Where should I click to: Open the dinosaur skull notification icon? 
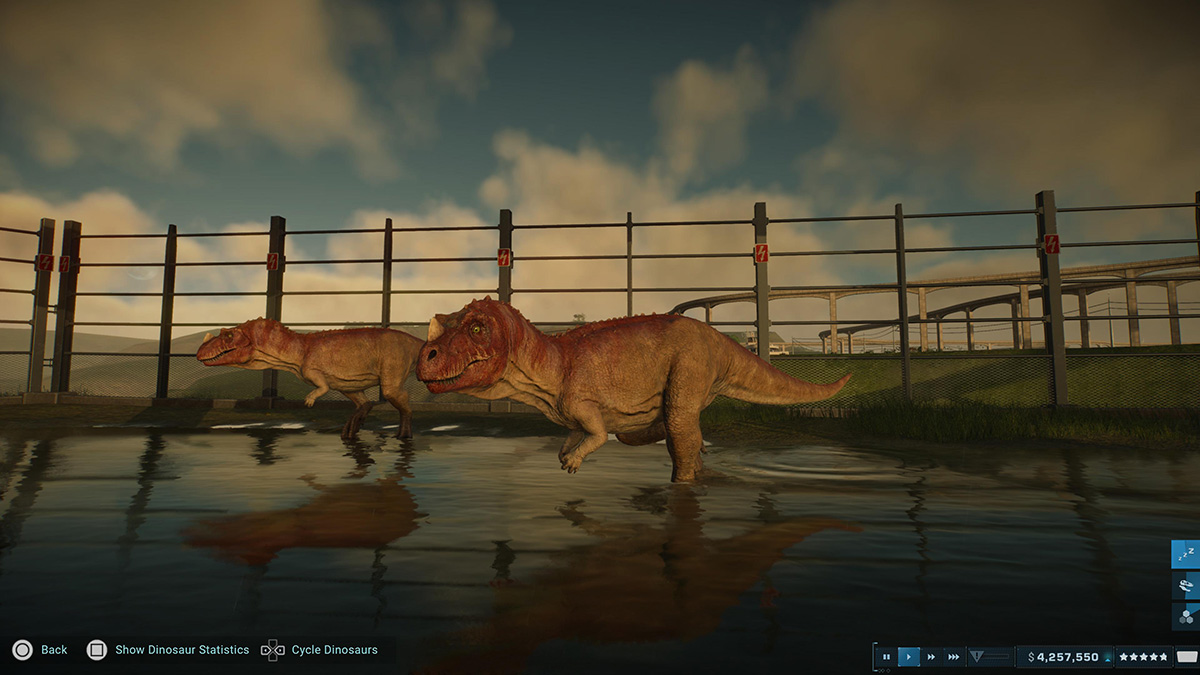pos(1186,584)
